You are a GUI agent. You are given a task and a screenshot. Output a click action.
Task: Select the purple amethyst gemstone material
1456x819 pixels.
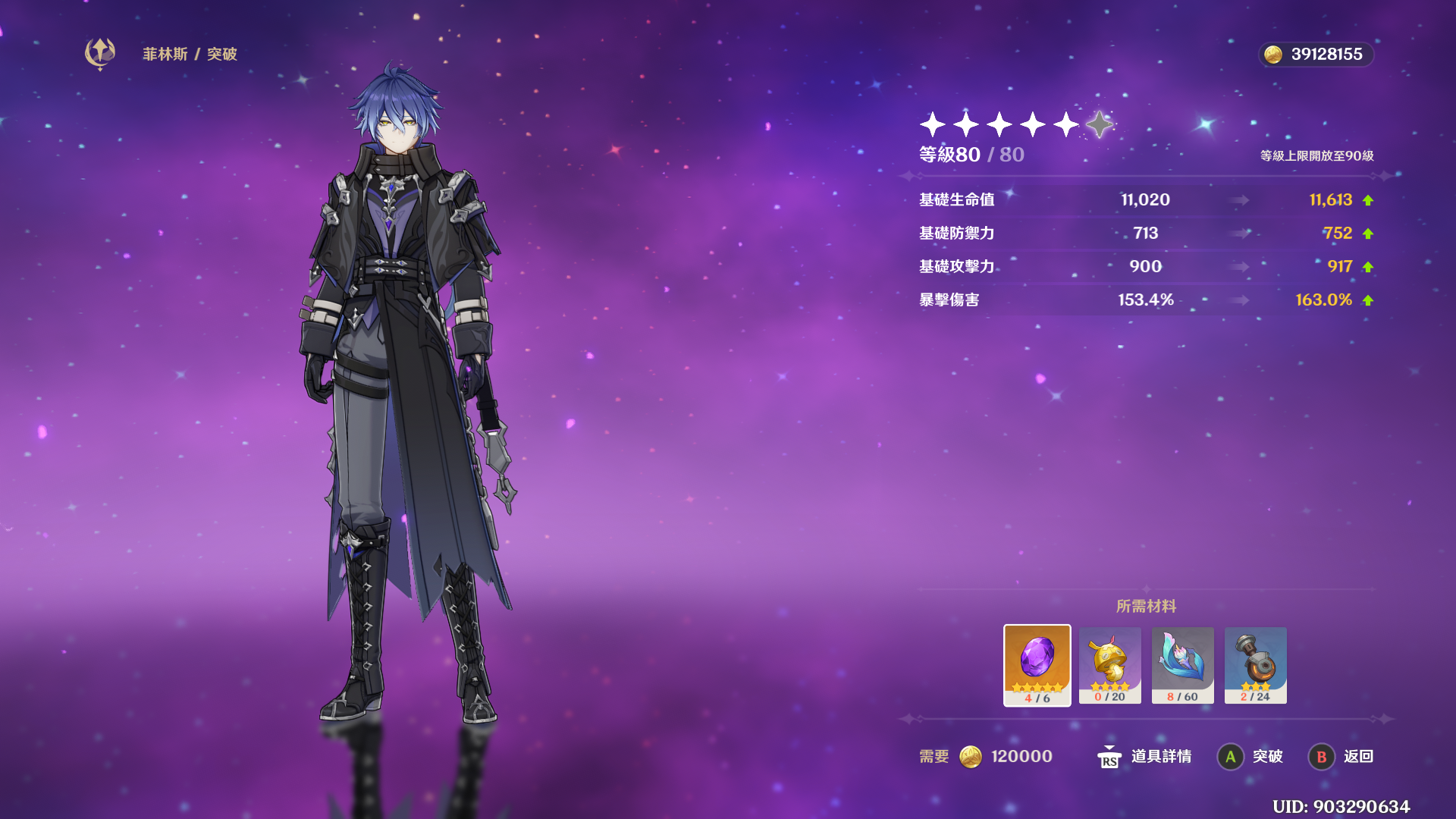[x=1037, y=664]
